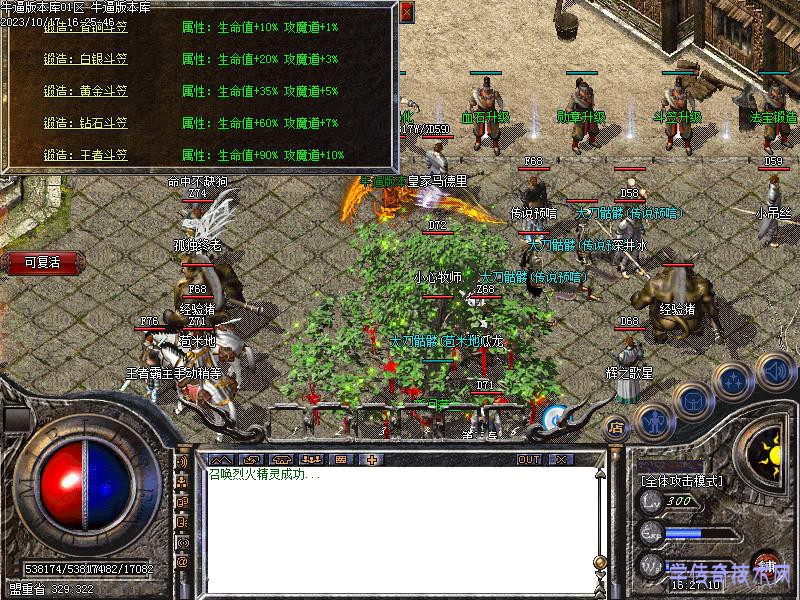Click the OUT button above chat
800x600 pixels.
coord(529,459)
